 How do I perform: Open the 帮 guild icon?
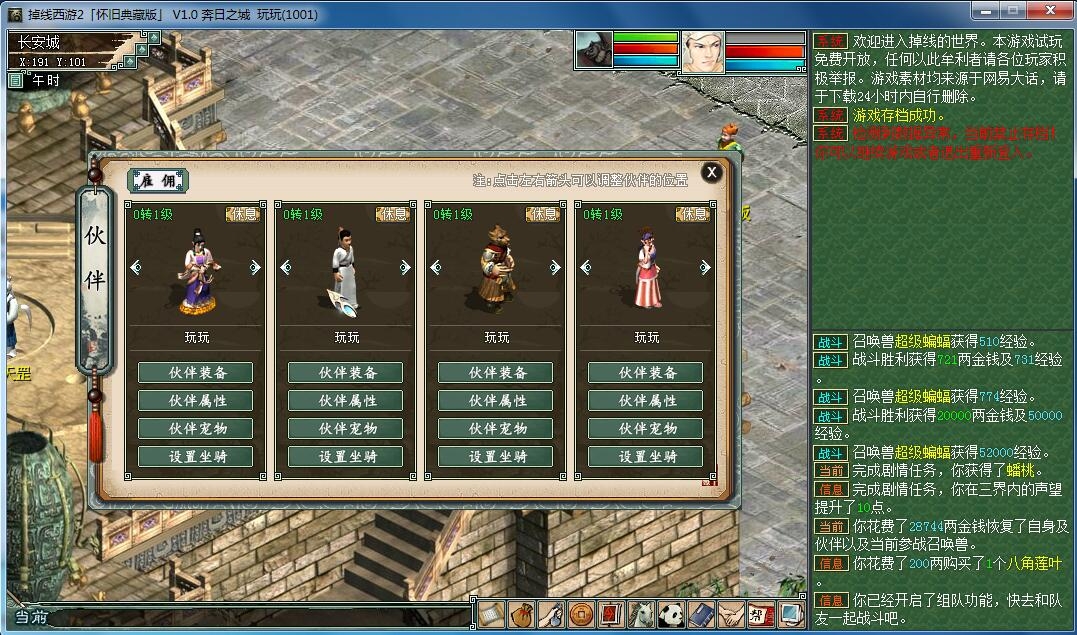[761, 614]
